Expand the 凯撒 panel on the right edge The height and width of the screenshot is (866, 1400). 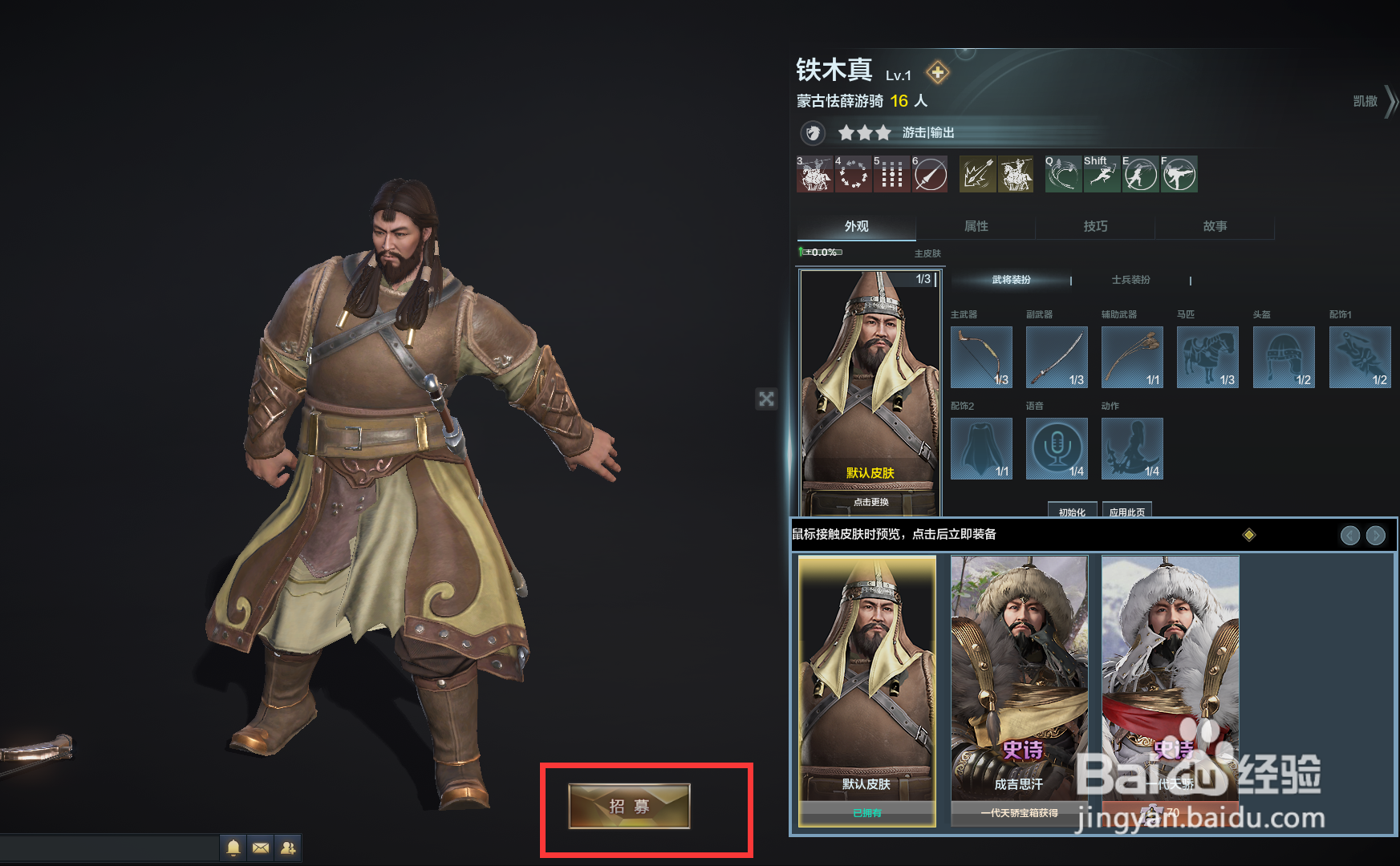click(1366, 103)
